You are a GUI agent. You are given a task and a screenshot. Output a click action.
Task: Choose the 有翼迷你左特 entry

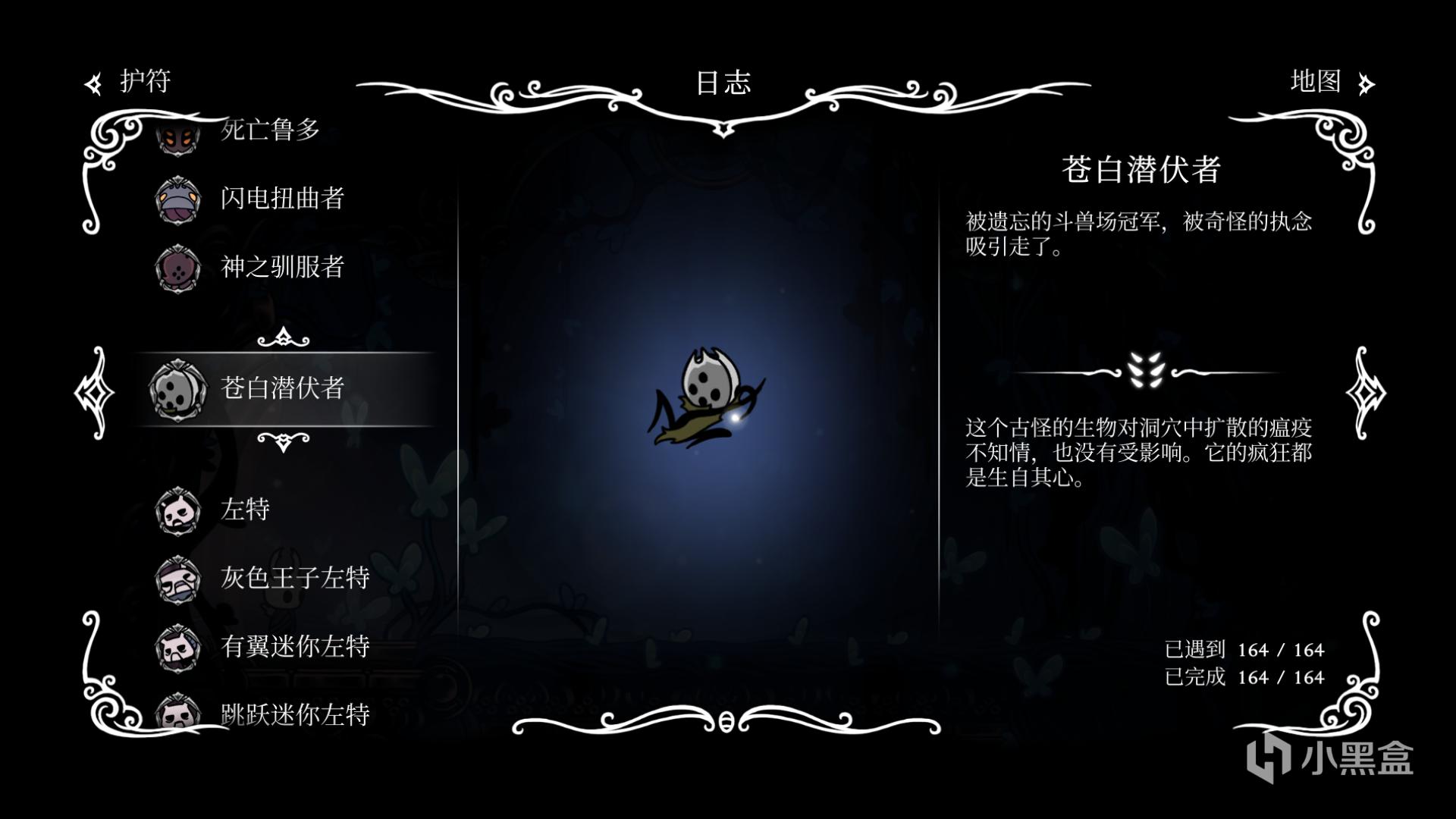coord(294,646)
